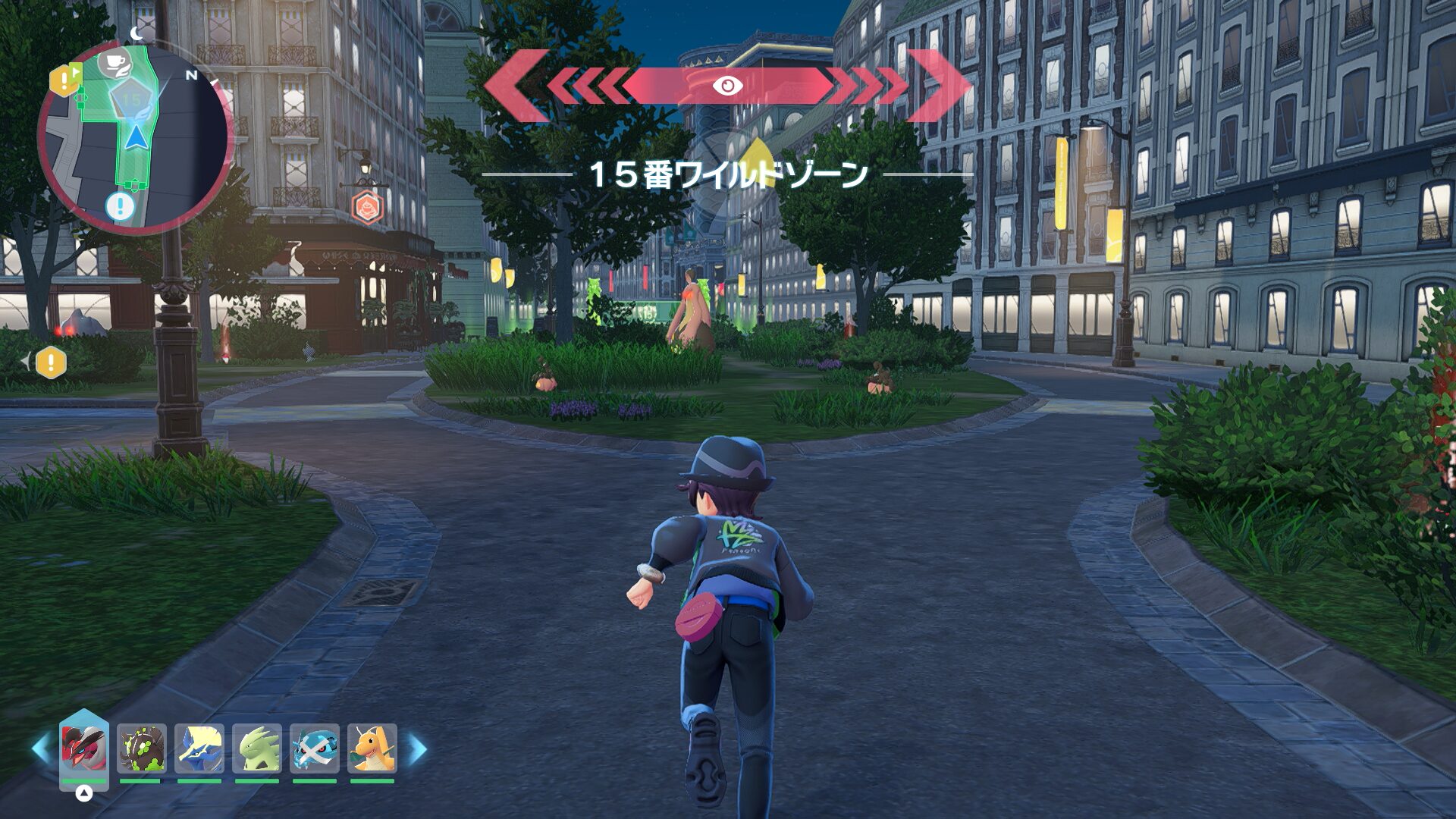Viewport: 1456px width, 819px height.
Task: Choose Yveltal in the party bar
Action: [84, 747]
